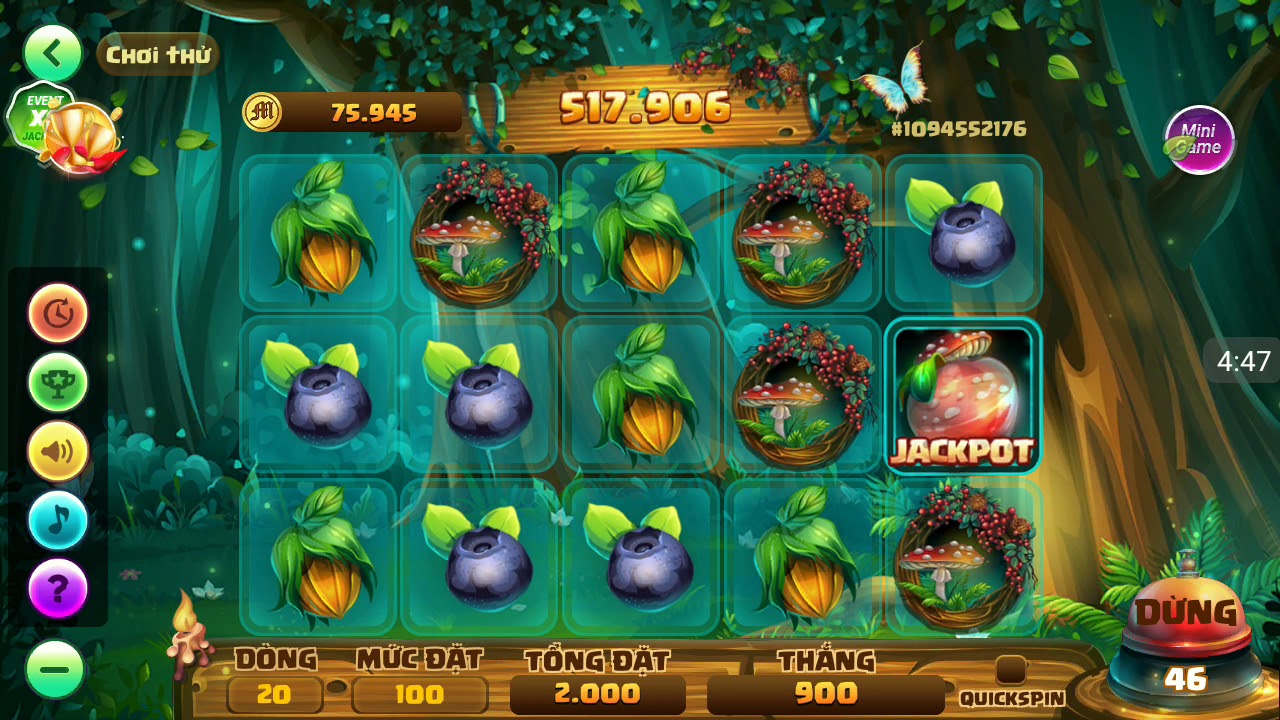Collapse the side menu with the minus button

pos(55,669)
